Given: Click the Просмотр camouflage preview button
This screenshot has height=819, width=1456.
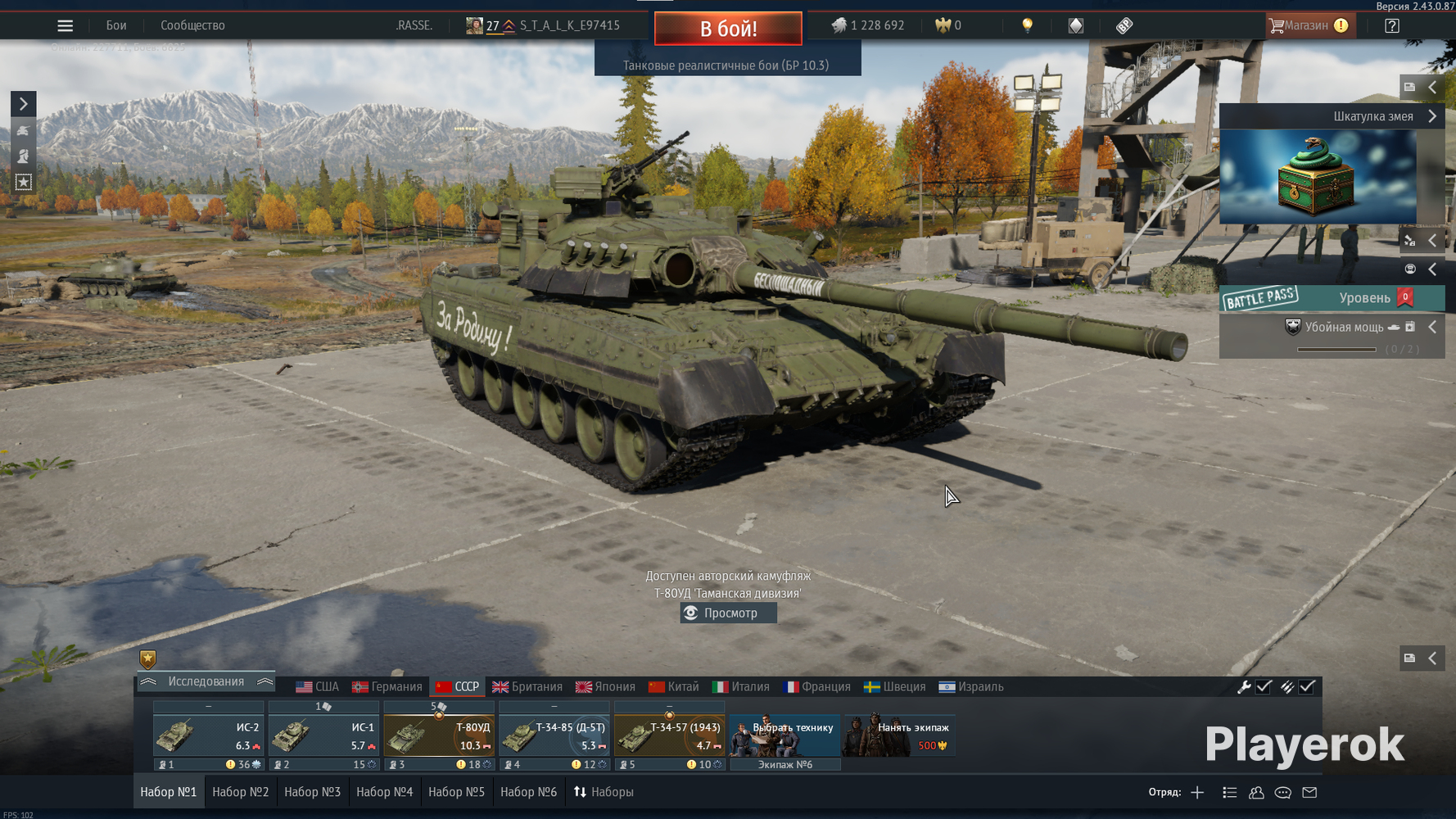Looking at the screenshot, I should (728, 613).
